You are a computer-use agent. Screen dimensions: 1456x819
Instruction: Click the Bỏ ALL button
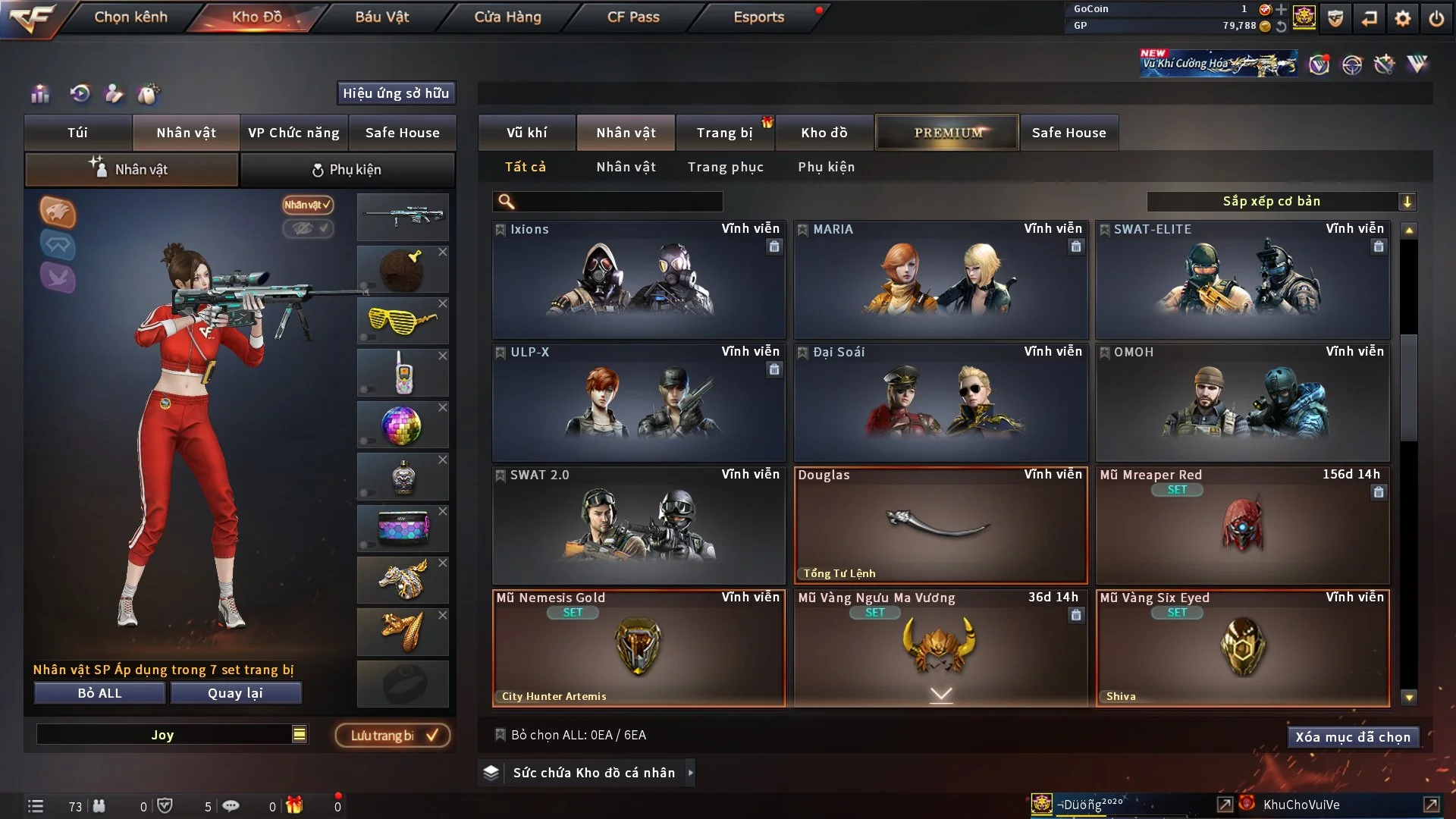click(x=99, y=692)
